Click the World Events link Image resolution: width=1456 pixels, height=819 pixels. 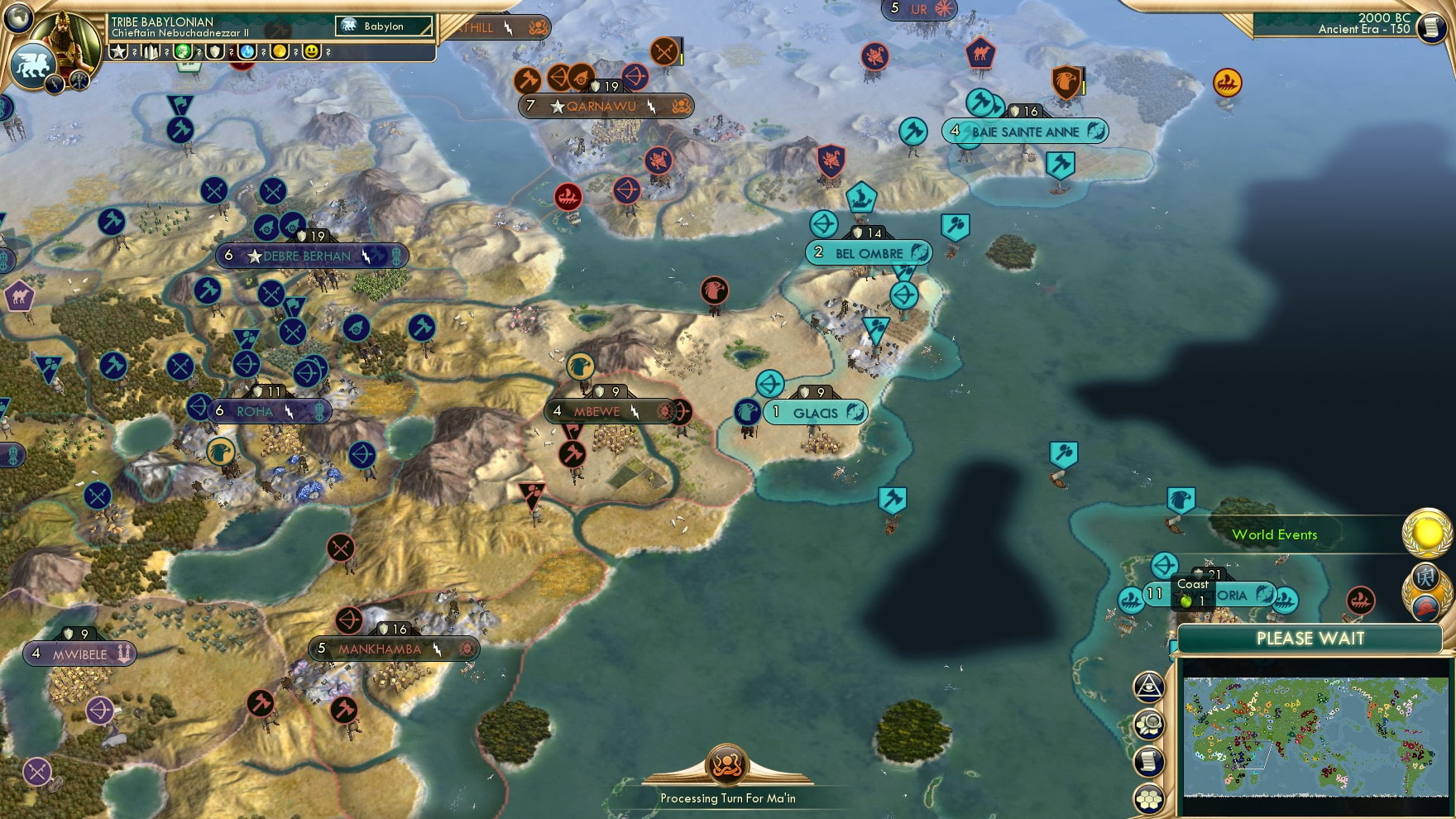click(x=1275, y=535)
